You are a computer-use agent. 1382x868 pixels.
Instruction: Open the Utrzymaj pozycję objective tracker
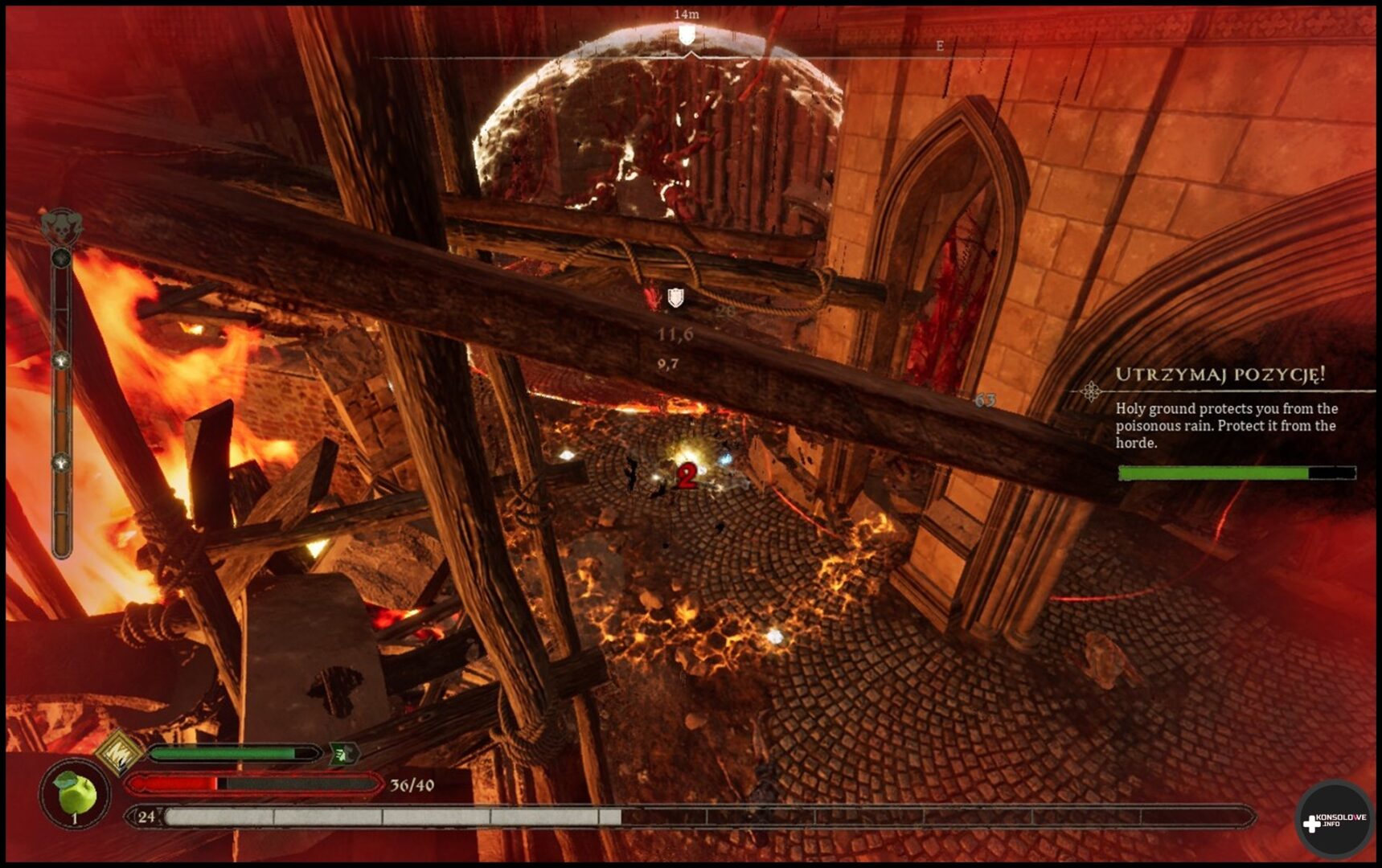pos(1219,375)
